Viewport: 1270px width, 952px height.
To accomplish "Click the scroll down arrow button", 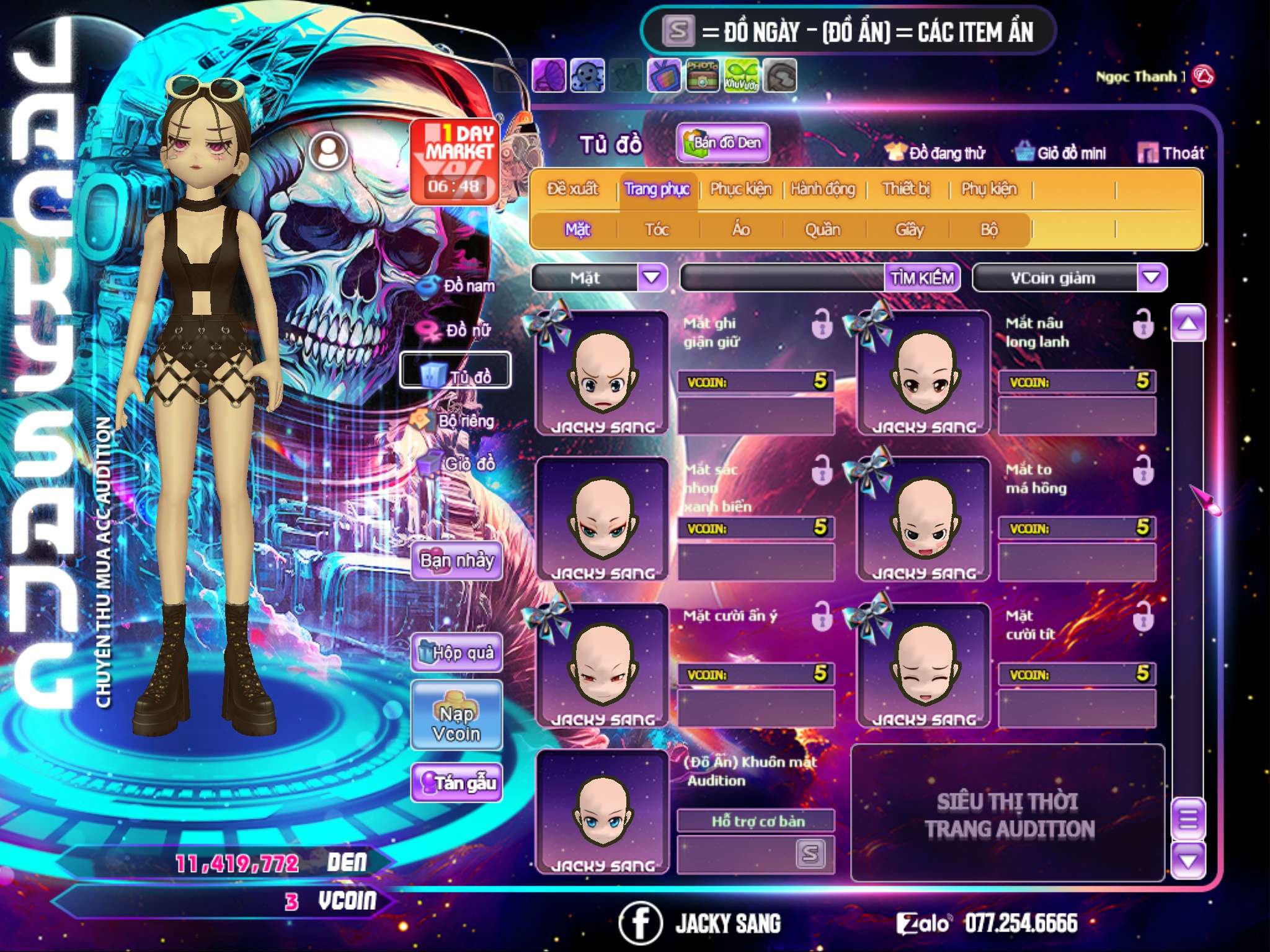I will point(1188,861).
